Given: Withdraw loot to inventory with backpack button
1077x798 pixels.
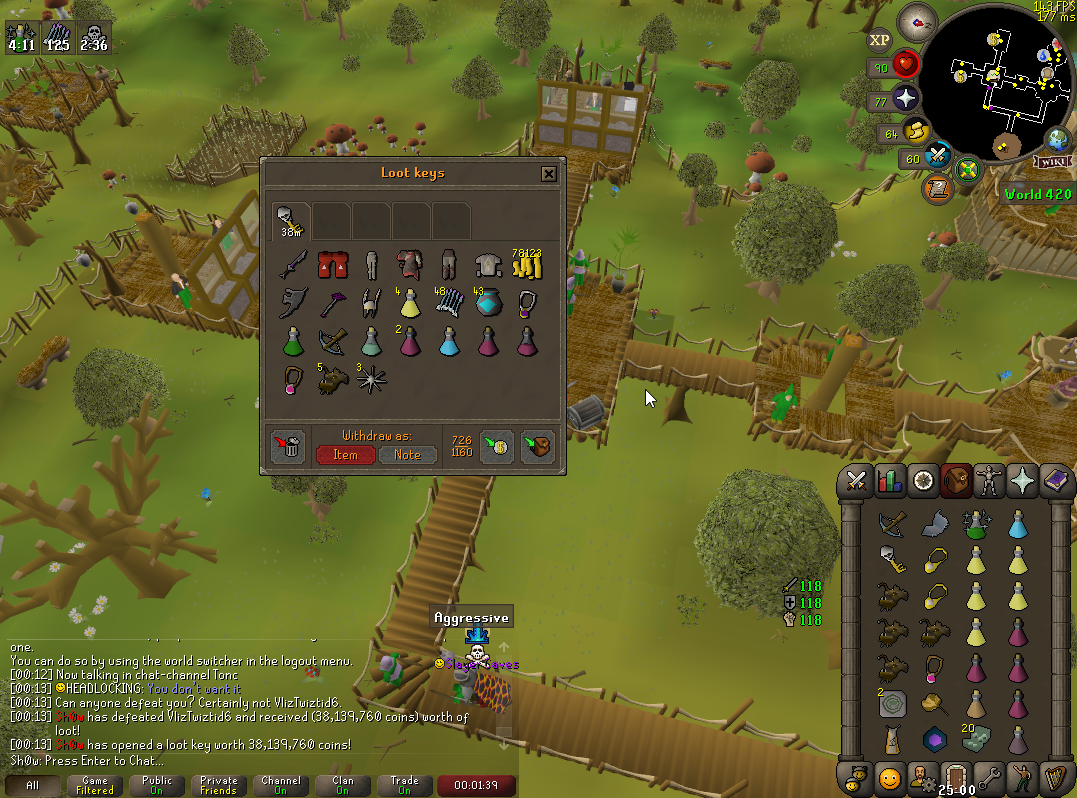Looking at the screenshot, I should tap(537, 447).
